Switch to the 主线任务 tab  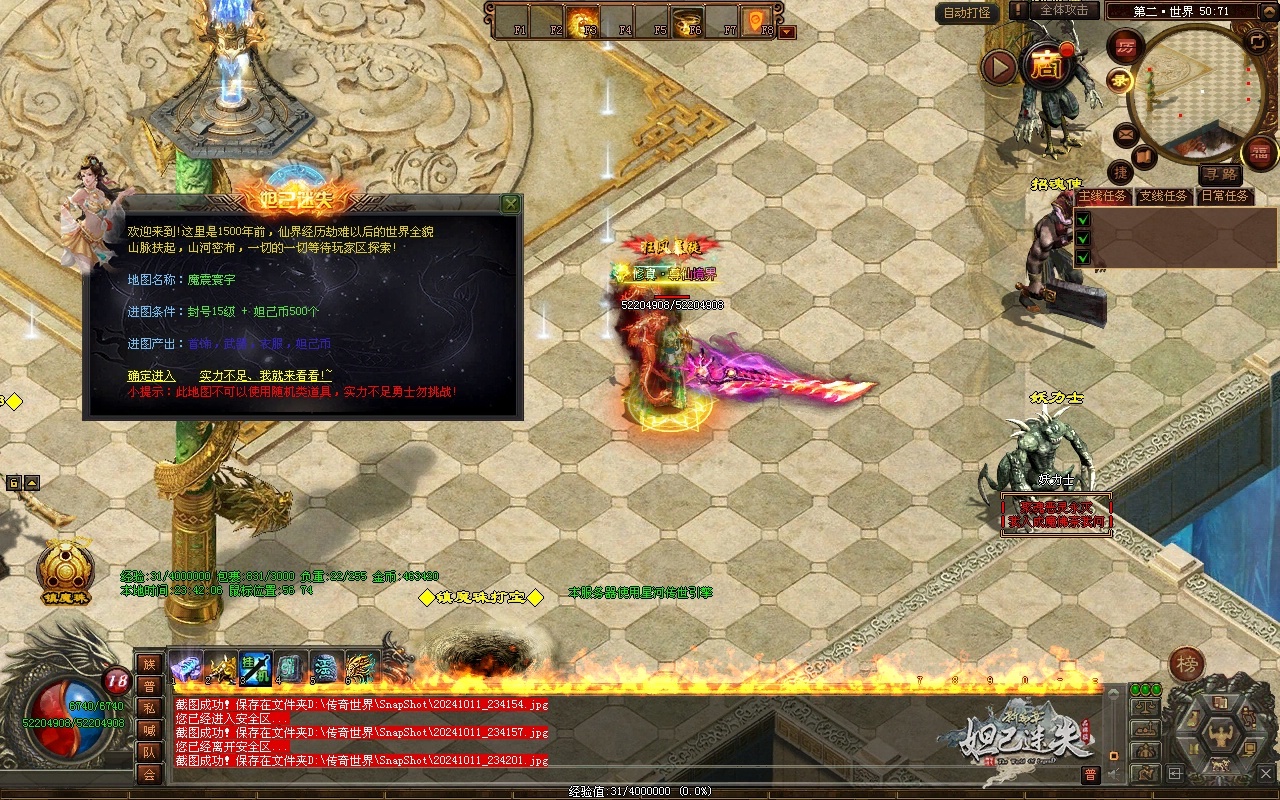tap(1102, 196)
